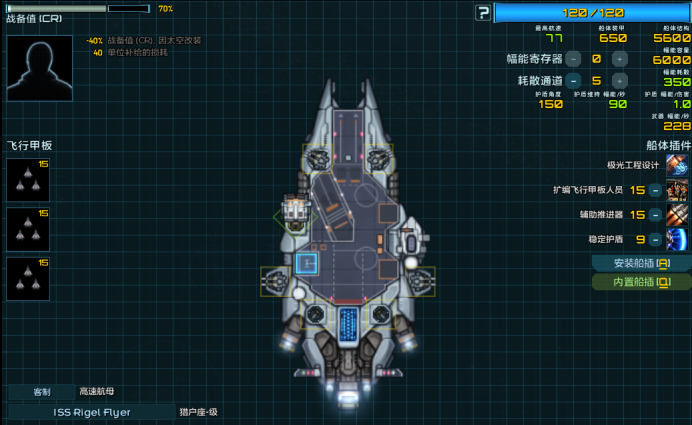Select the captain portrait silhouette
692x425 pixels.
coord(39,68)
